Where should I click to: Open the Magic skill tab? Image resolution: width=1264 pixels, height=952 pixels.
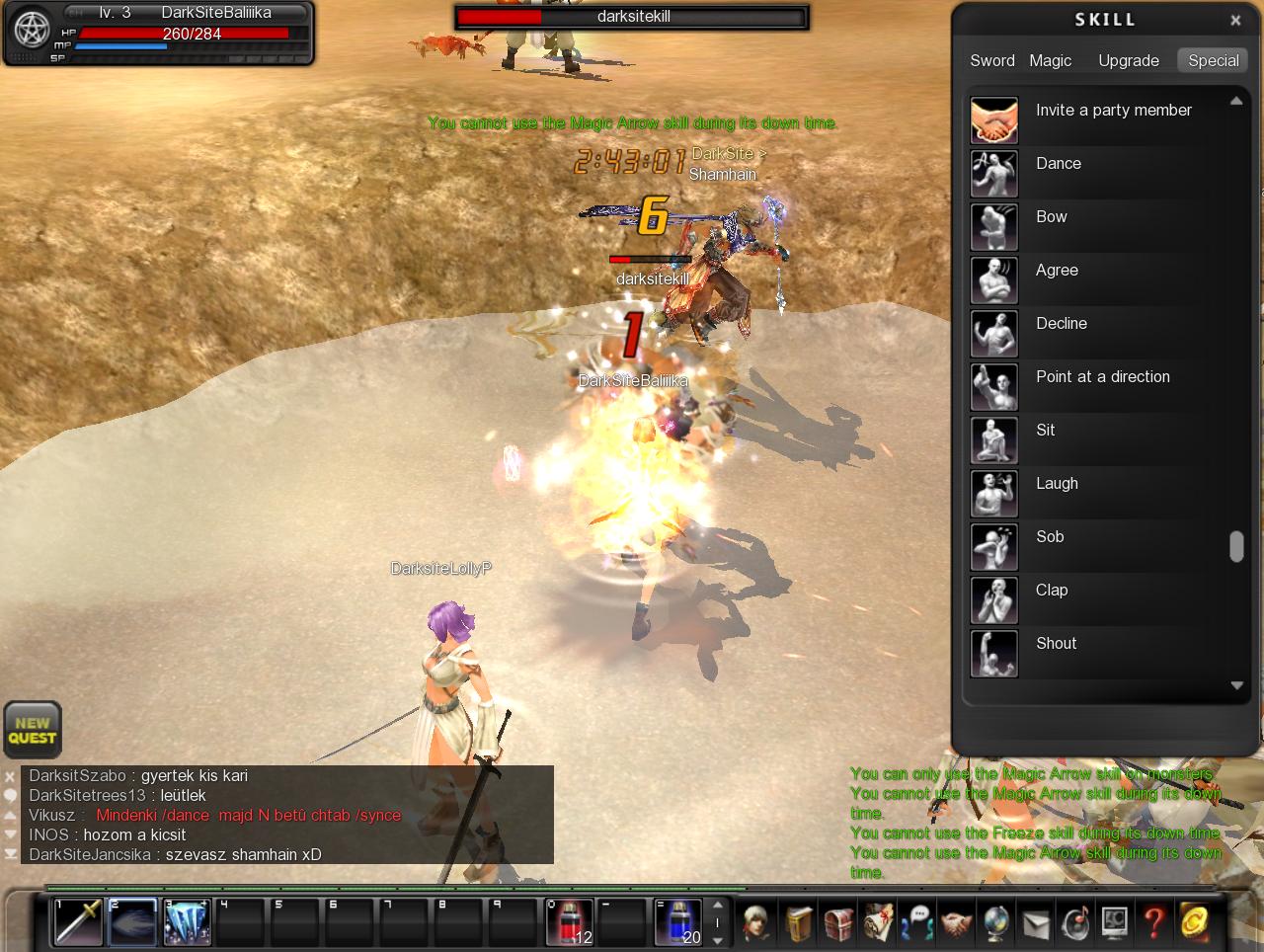[1050, 60]
